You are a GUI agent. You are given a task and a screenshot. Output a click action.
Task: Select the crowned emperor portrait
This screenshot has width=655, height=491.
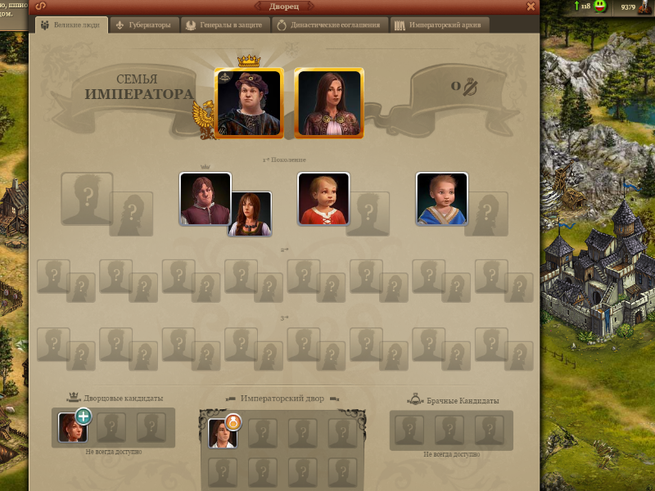click(x=249, y=102)
